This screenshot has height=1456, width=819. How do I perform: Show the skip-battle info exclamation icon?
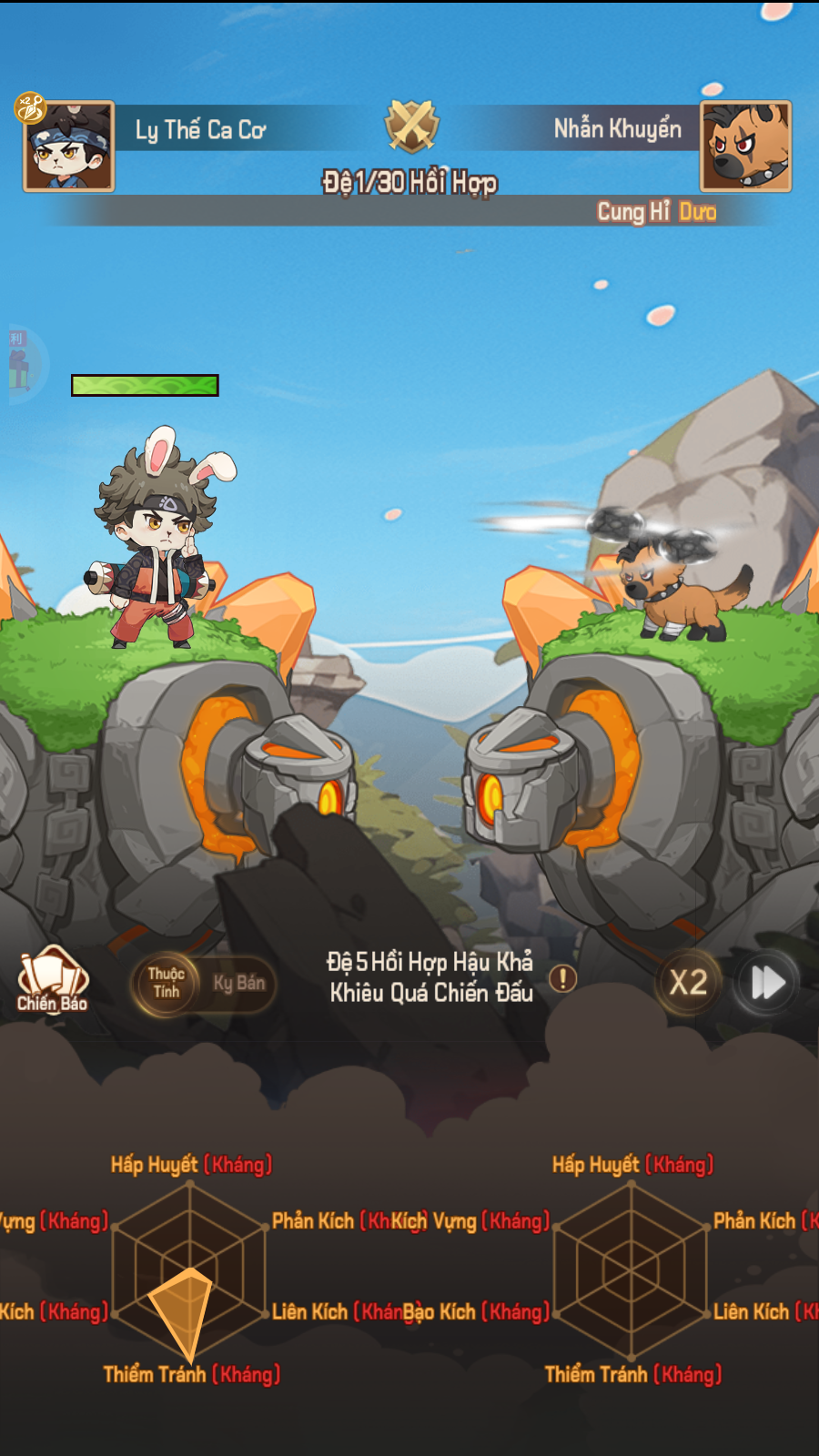click(563, 979)
